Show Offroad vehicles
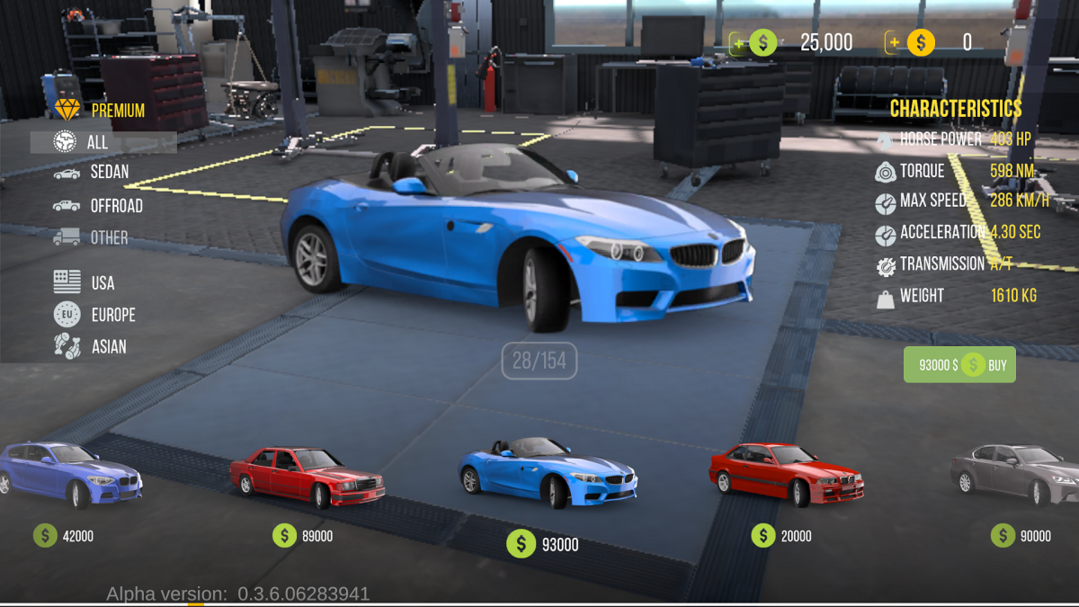This screenshot has height=607, width=1079. coord(98,206)
